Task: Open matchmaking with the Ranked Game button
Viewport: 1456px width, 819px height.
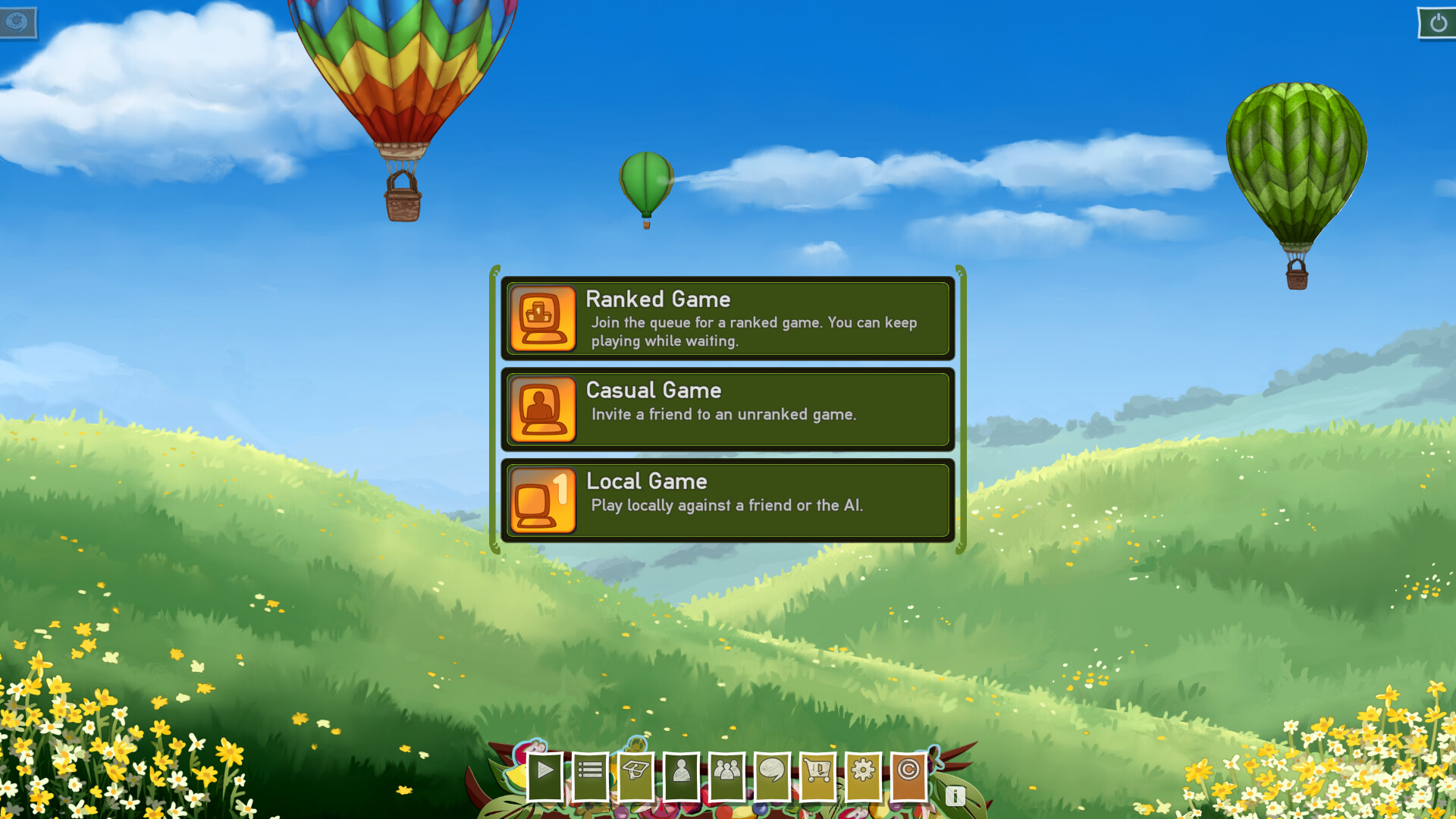Action: click(726, 318)
